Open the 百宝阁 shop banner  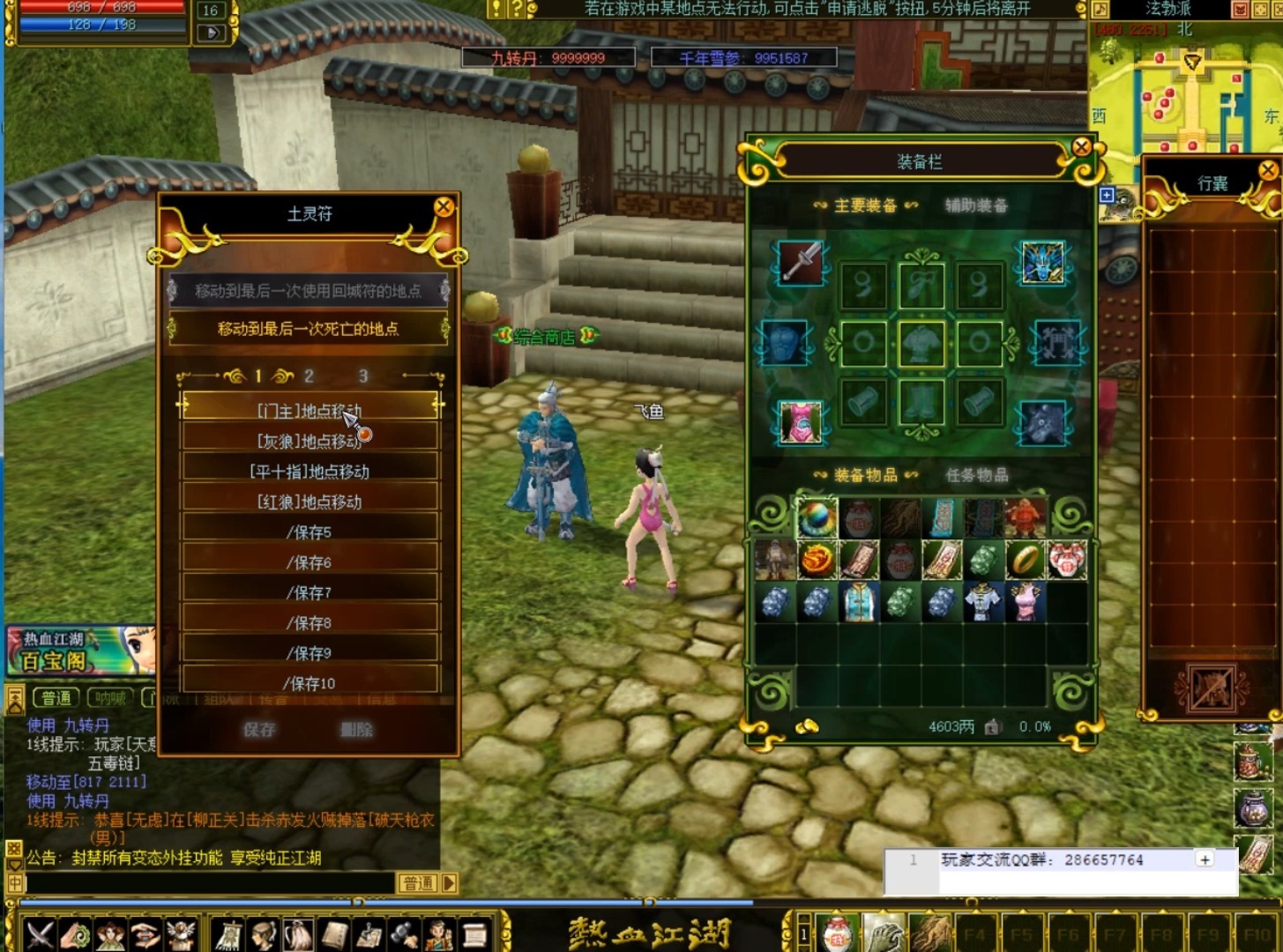[x=79, y=651]
